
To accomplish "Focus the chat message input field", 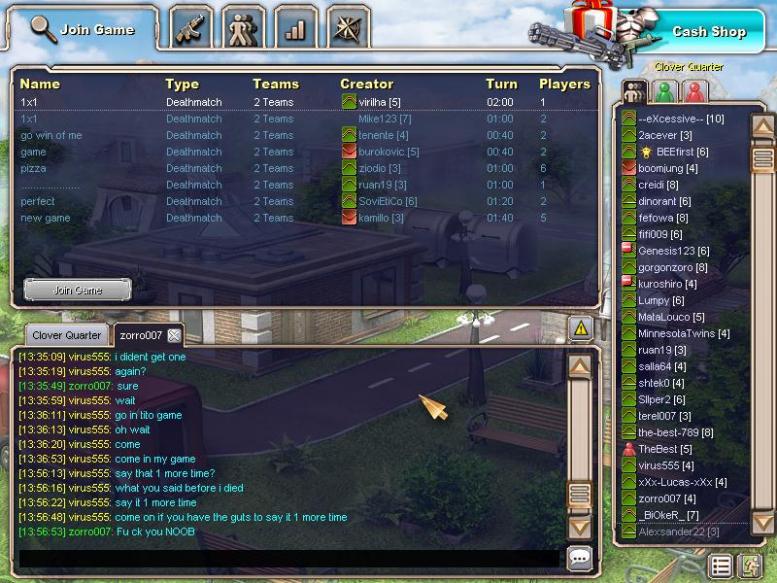I will click(x=290, y=558).
